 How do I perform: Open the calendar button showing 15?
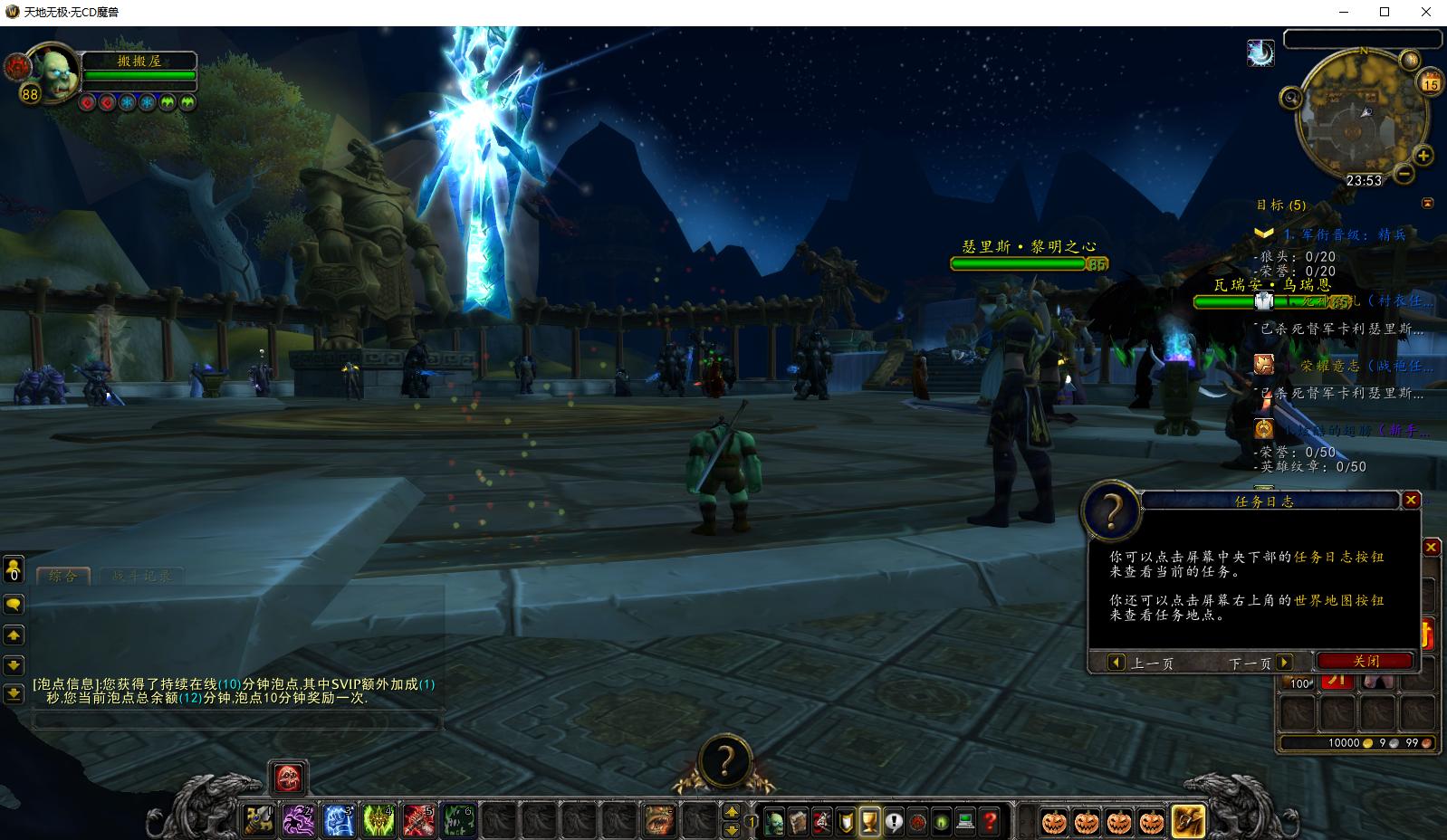[1430, 83]
